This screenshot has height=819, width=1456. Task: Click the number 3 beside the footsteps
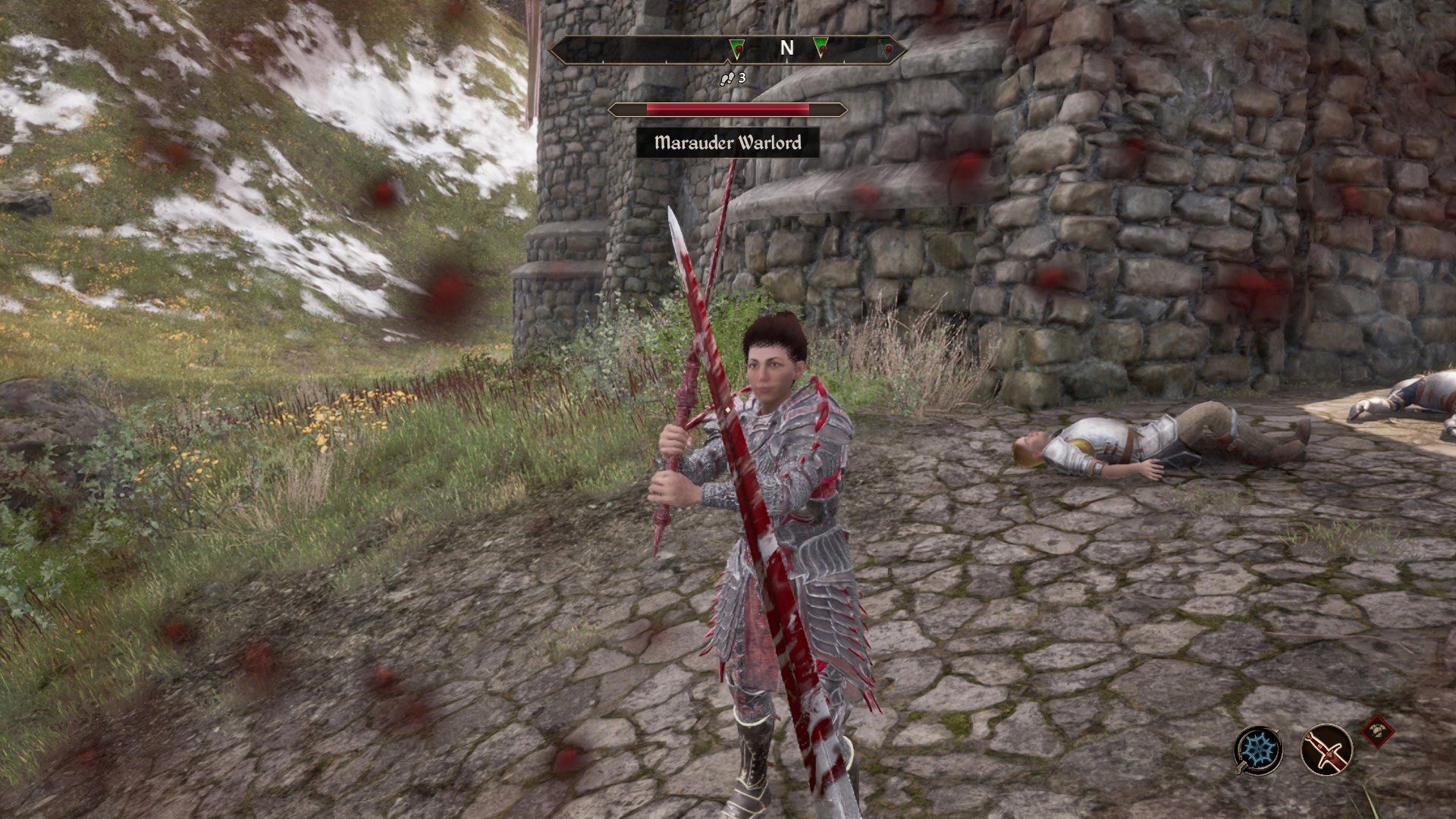(x=742, y=77)
